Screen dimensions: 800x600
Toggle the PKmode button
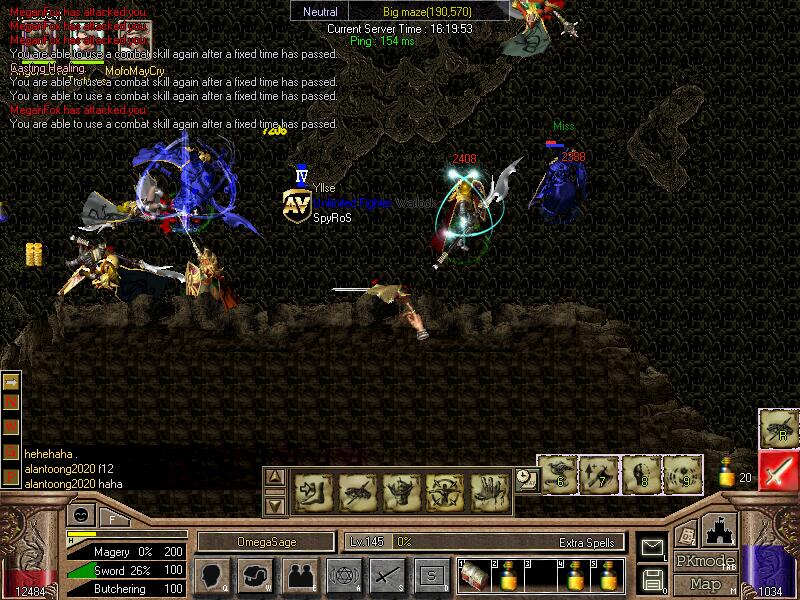tap(705, 561)
